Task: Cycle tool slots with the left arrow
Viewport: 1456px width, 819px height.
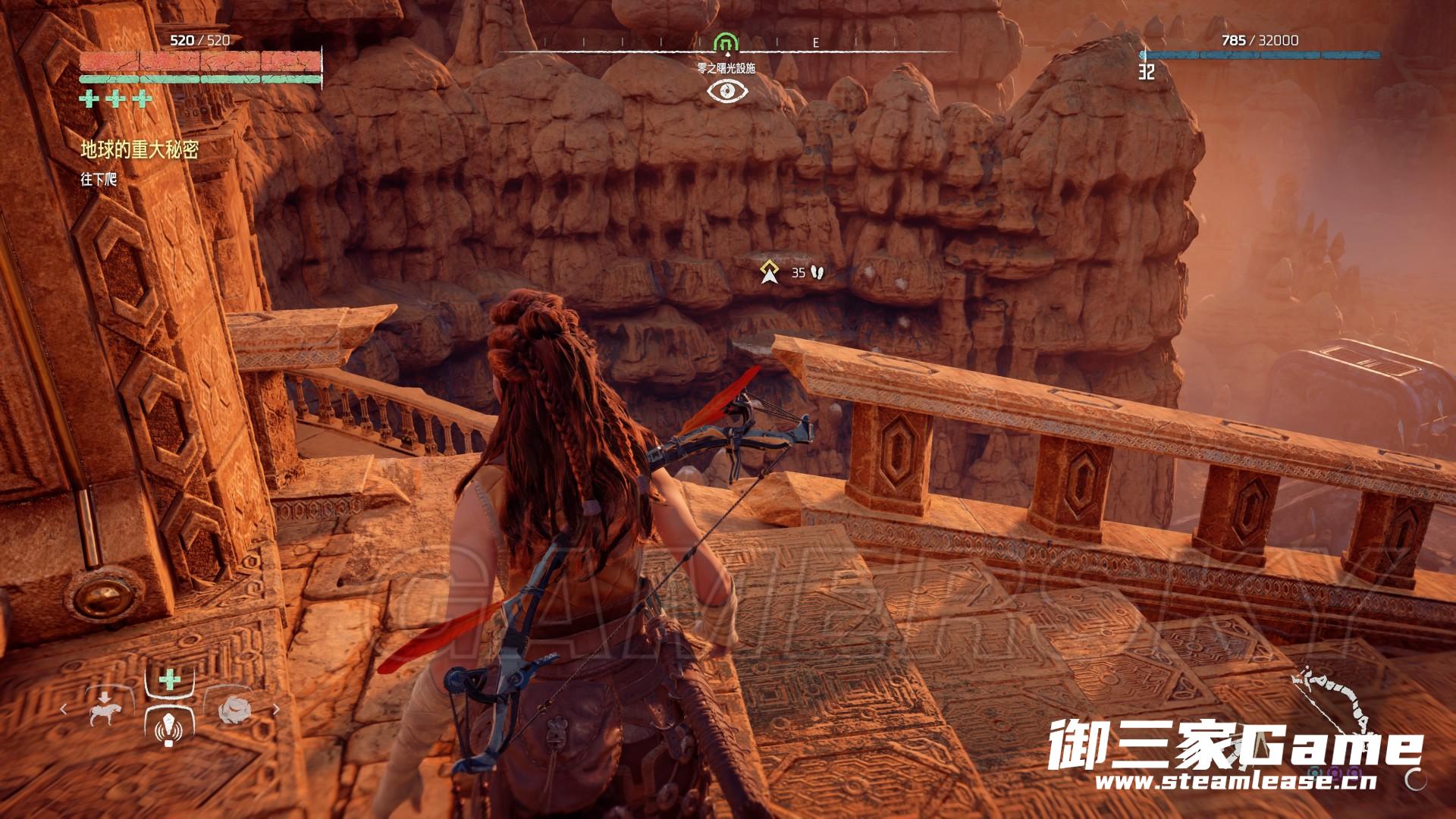Action: click(x=64, y=710)
